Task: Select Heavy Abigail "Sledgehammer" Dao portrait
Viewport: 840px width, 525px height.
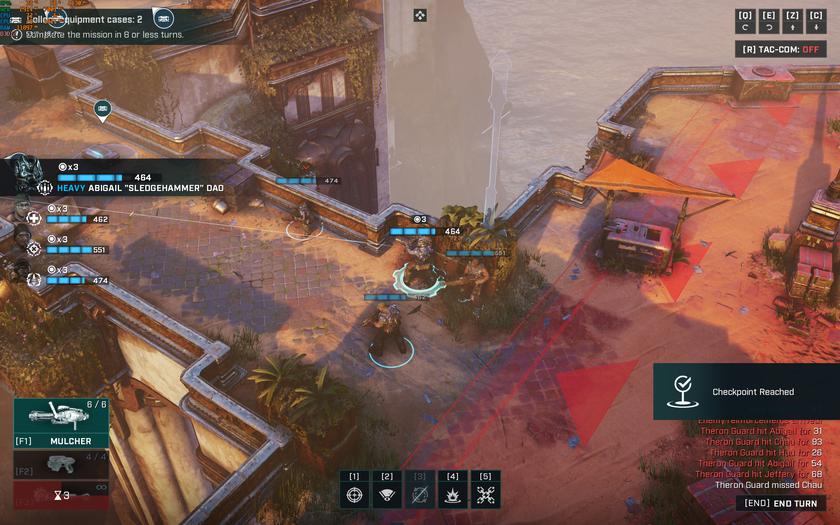Action: point(25,176)
